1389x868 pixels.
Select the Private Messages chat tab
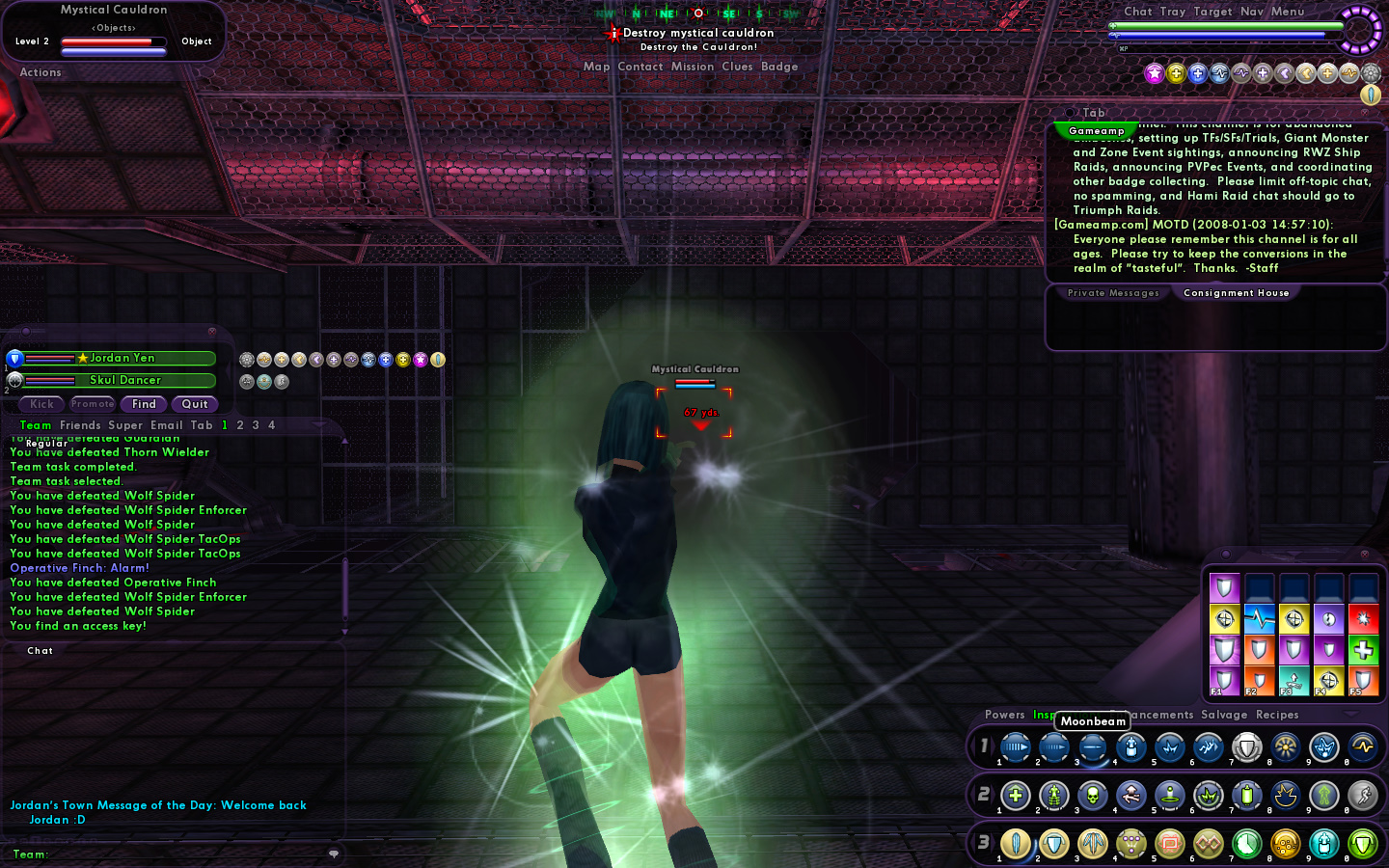1113,293
